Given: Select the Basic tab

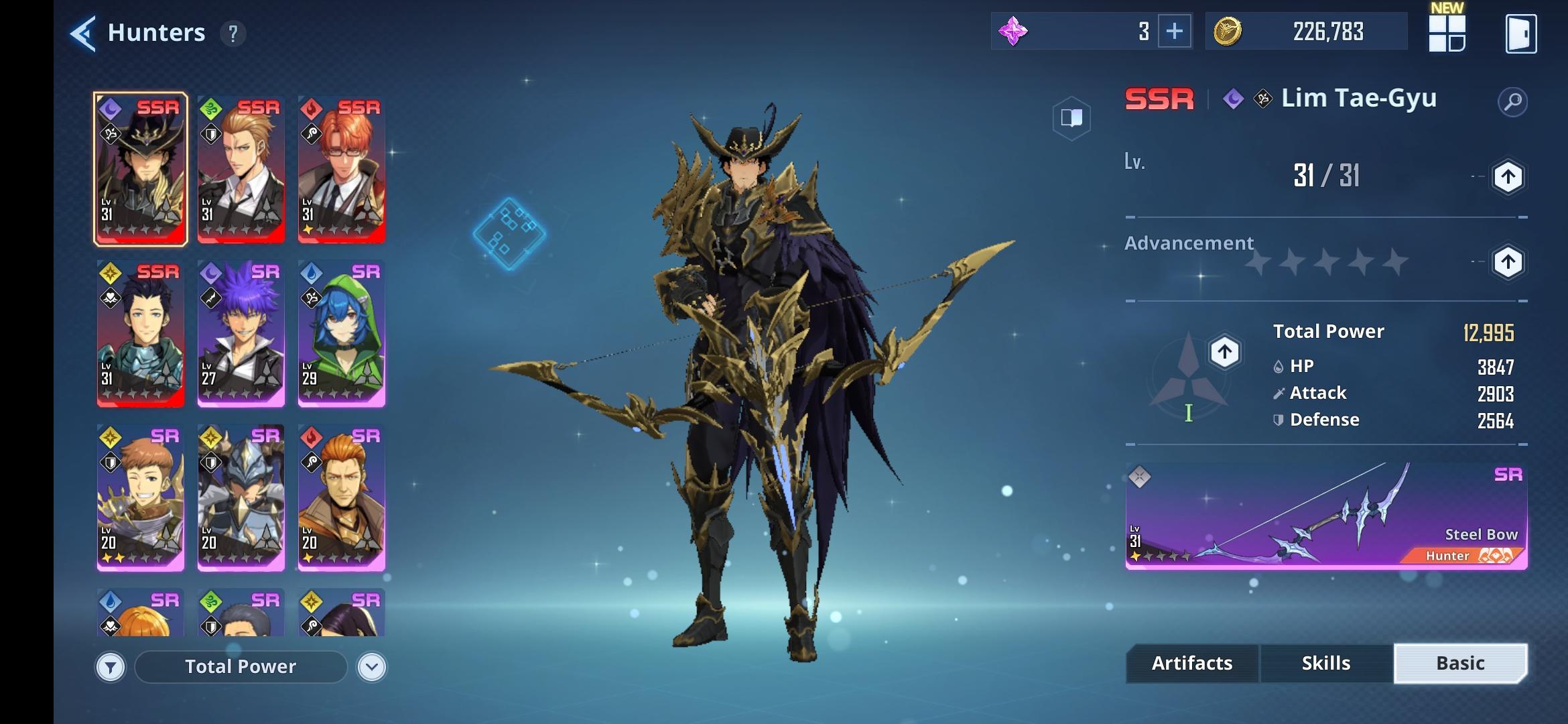Looking at the screenshot, I should click(1460, 664).
